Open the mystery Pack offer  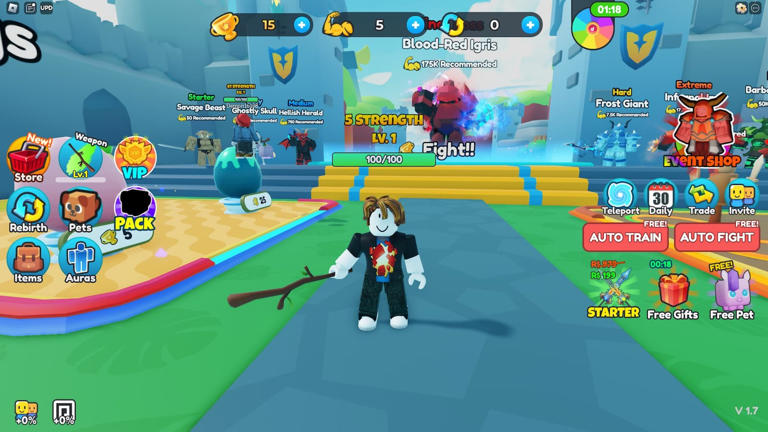click(134, 210)
